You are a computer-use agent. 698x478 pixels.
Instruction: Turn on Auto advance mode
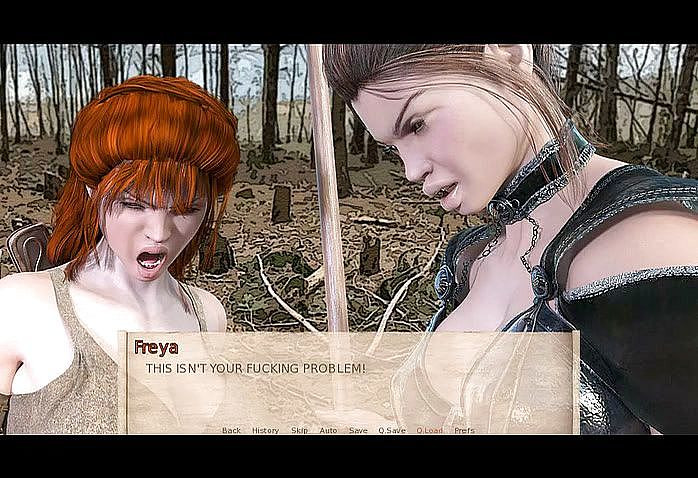click(x=328, y=430)
